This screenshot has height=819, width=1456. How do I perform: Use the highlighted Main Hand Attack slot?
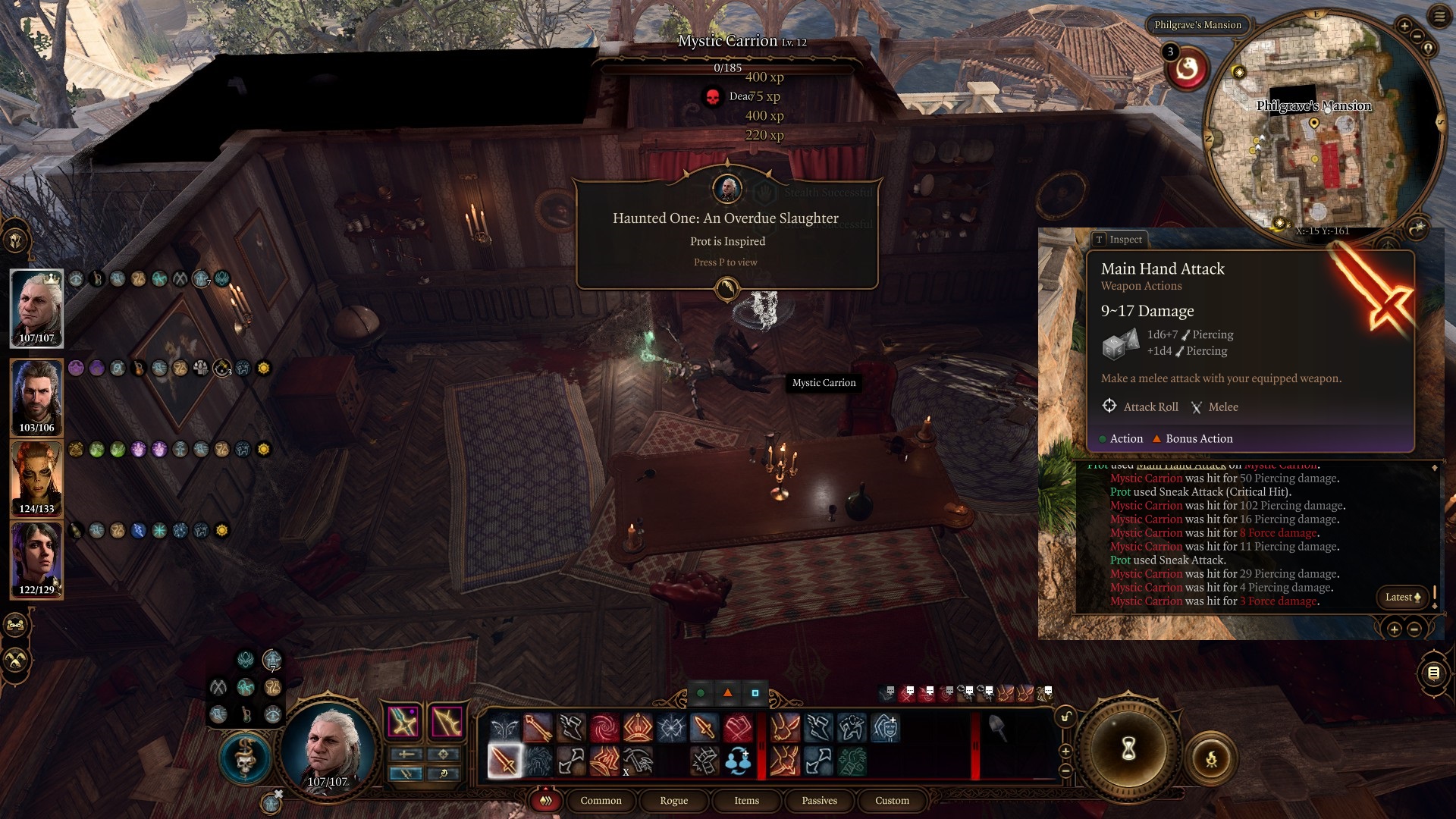pyautogui.click(x=504, y=761)
